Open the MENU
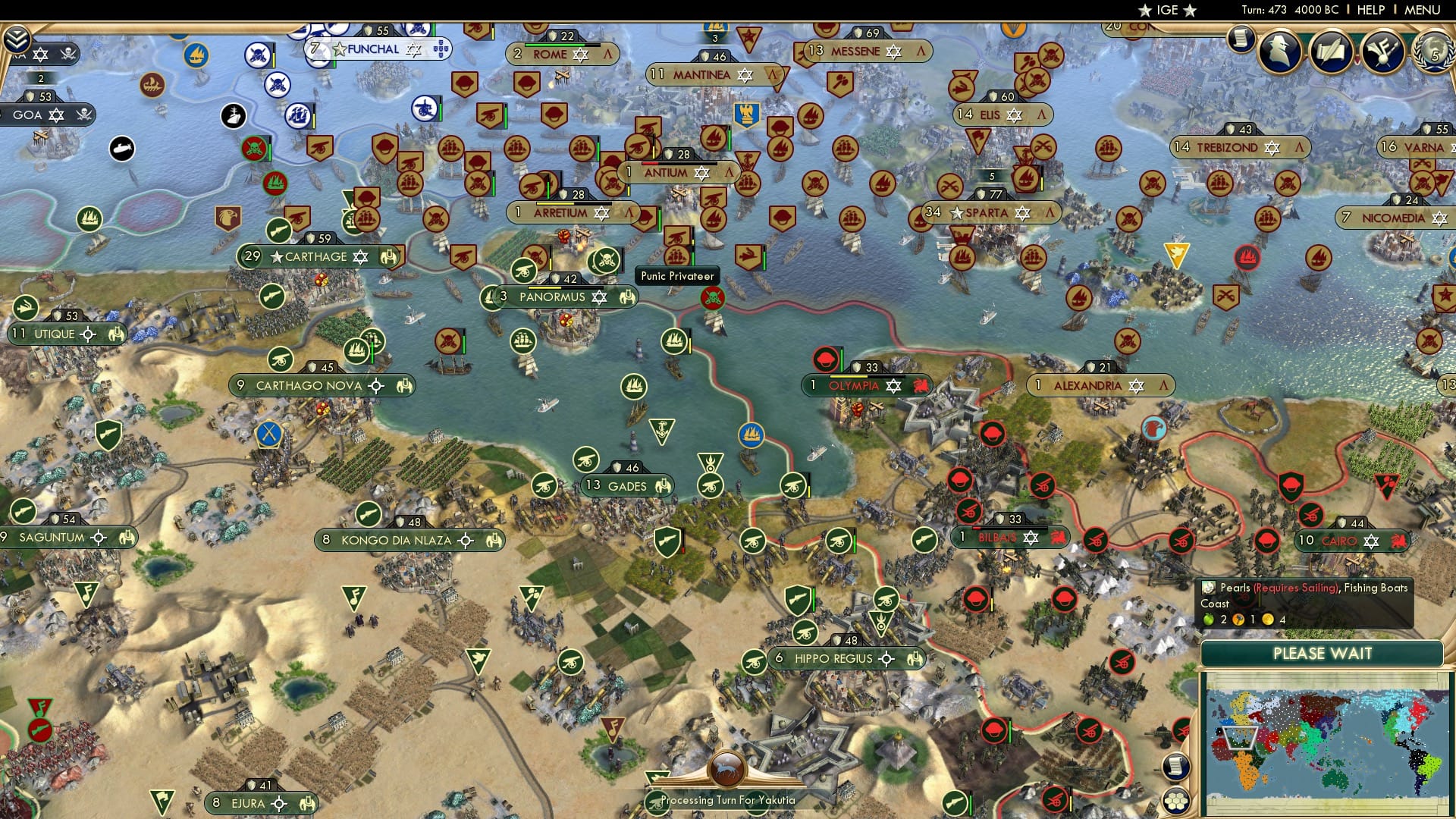This screenshot has width=1456, height=819. (x=1424, y=11)
